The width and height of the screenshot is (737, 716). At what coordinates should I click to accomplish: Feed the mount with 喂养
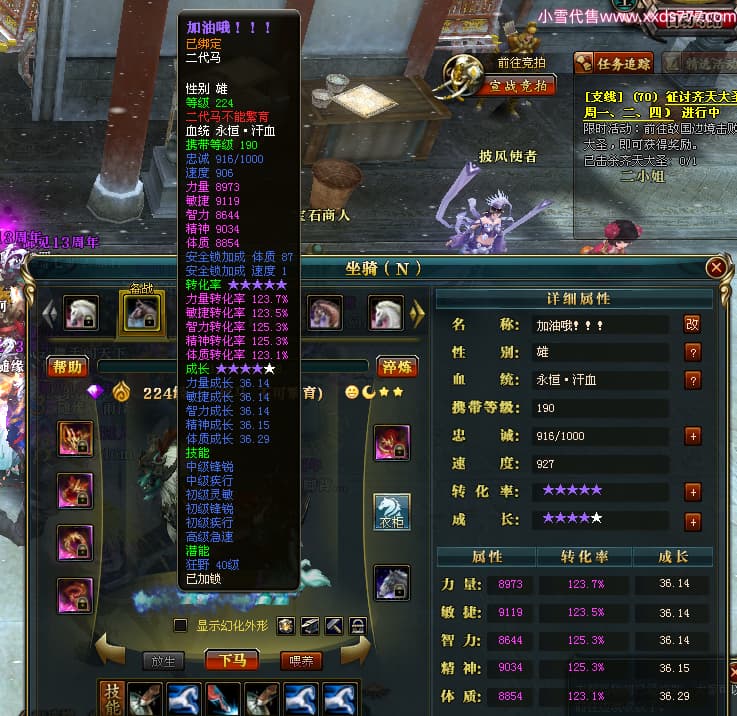[x=300, y=660]
